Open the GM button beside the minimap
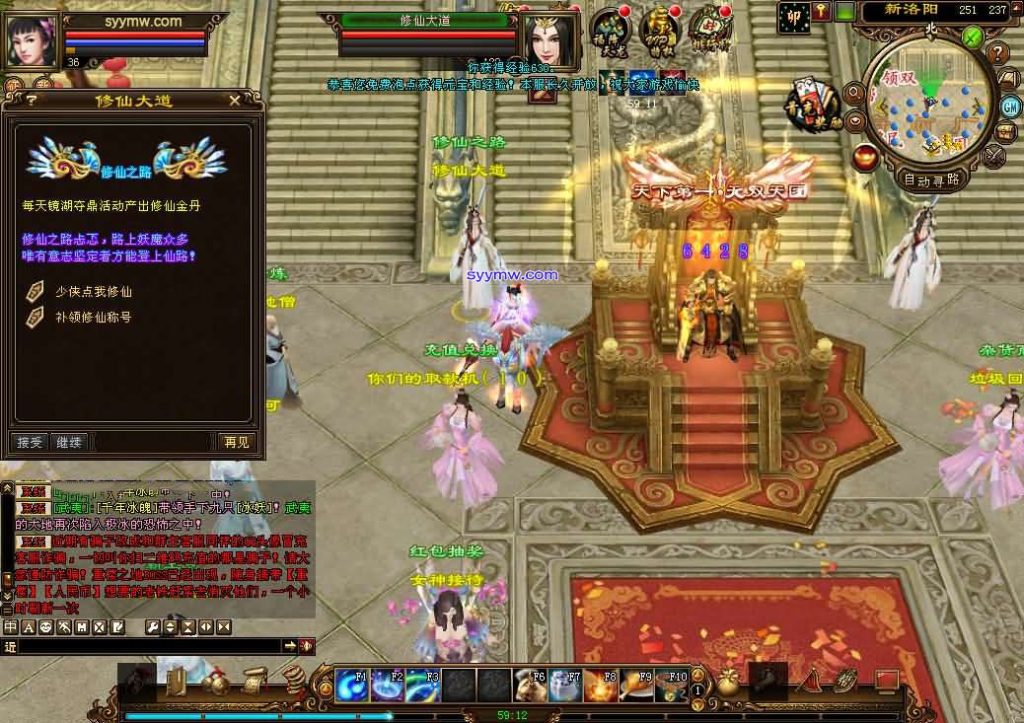This screenshot has width=1024, height=723. click(x=1010, y=105)
